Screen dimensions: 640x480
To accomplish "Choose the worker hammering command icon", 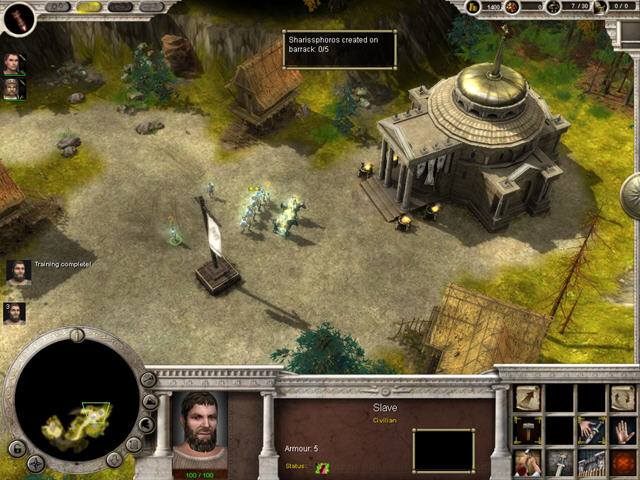I will pyautogui.click(x=528, y=462).
